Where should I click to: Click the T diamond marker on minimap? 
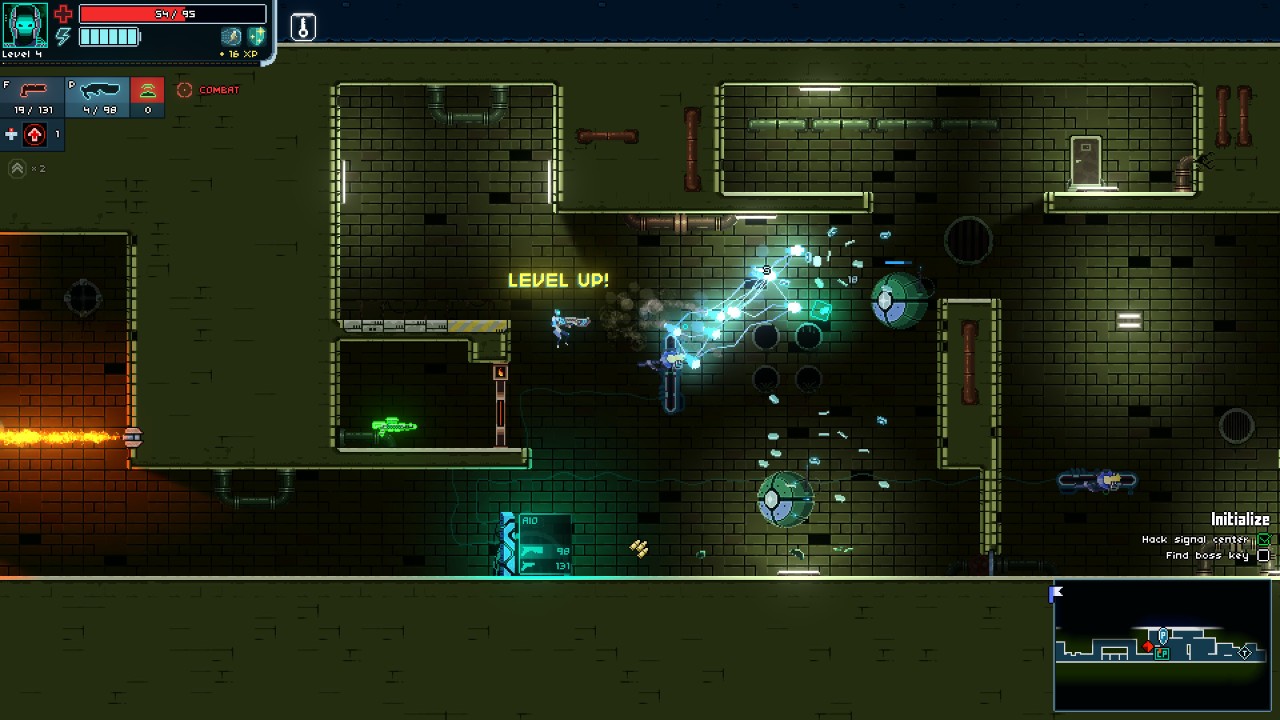click(x=1245, y=652)
